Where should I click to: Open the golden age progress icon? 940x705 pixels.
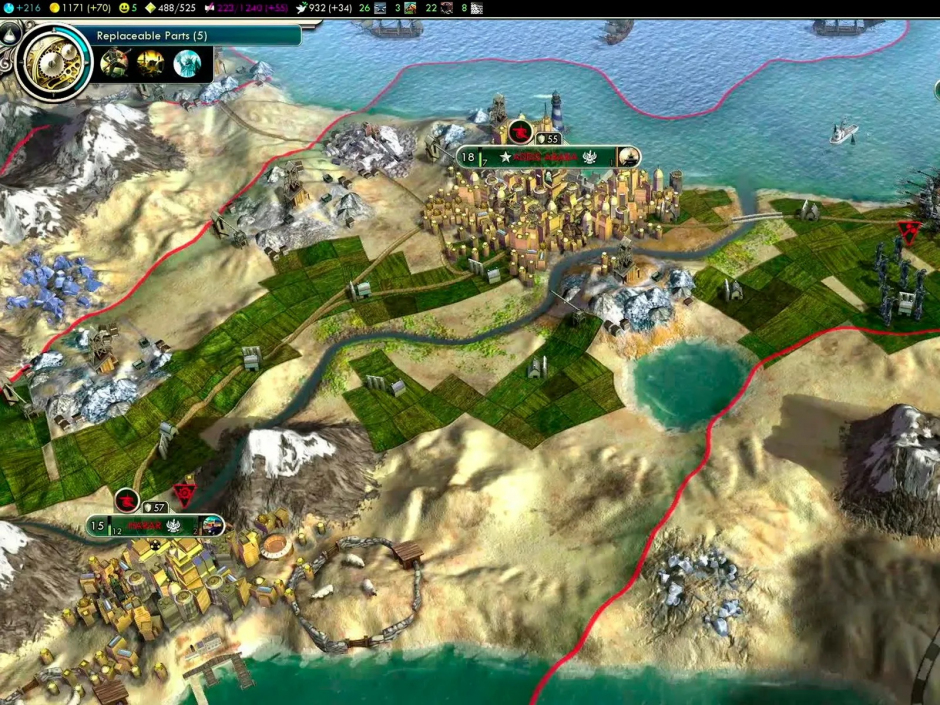pos(151,8)
